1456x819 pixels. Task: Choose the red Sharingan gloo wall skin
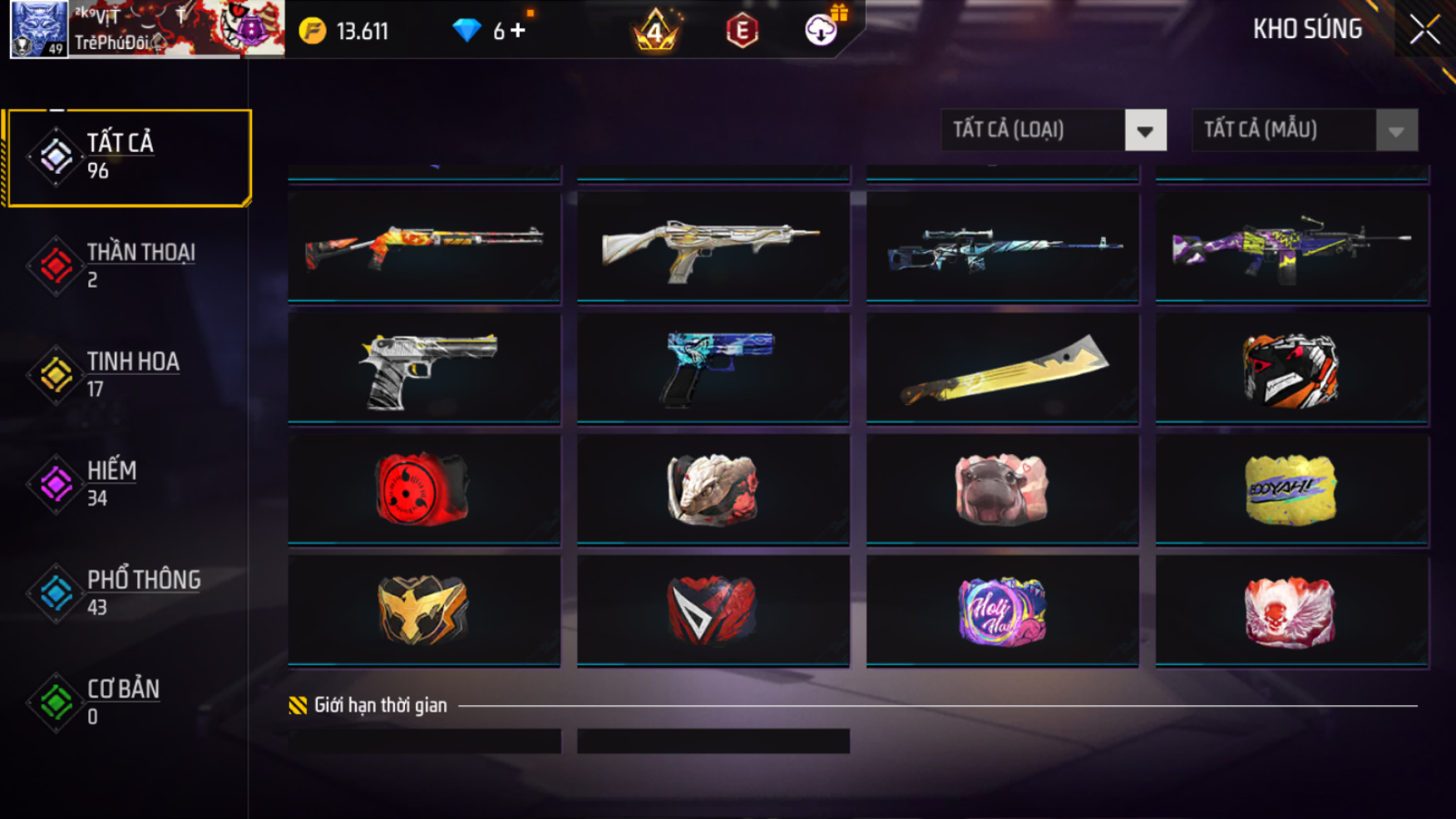click(x=424, y=489)
